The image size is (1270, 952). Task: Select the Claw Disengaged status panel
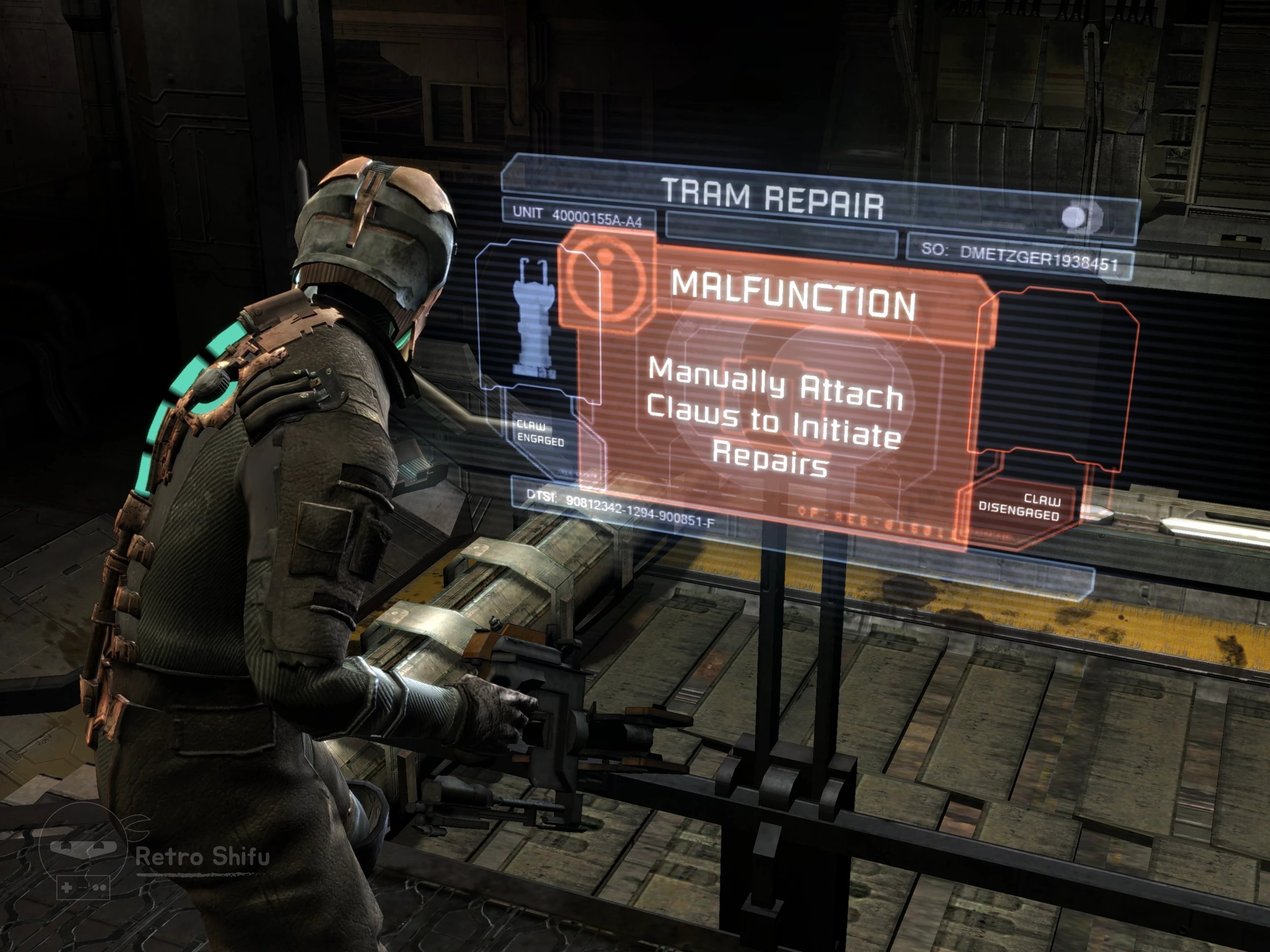(1019, 506)
